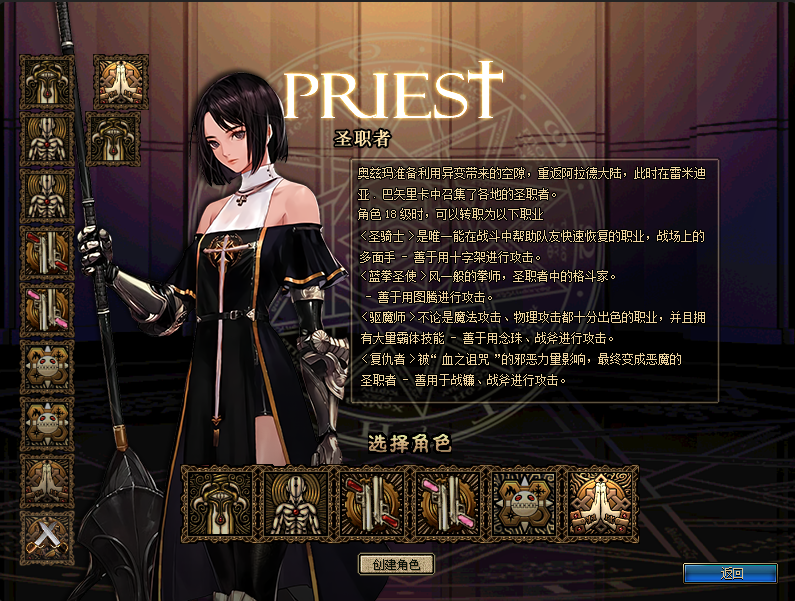Go back with the 返回 button
795x601 pixels.
(x=730, y=573)
